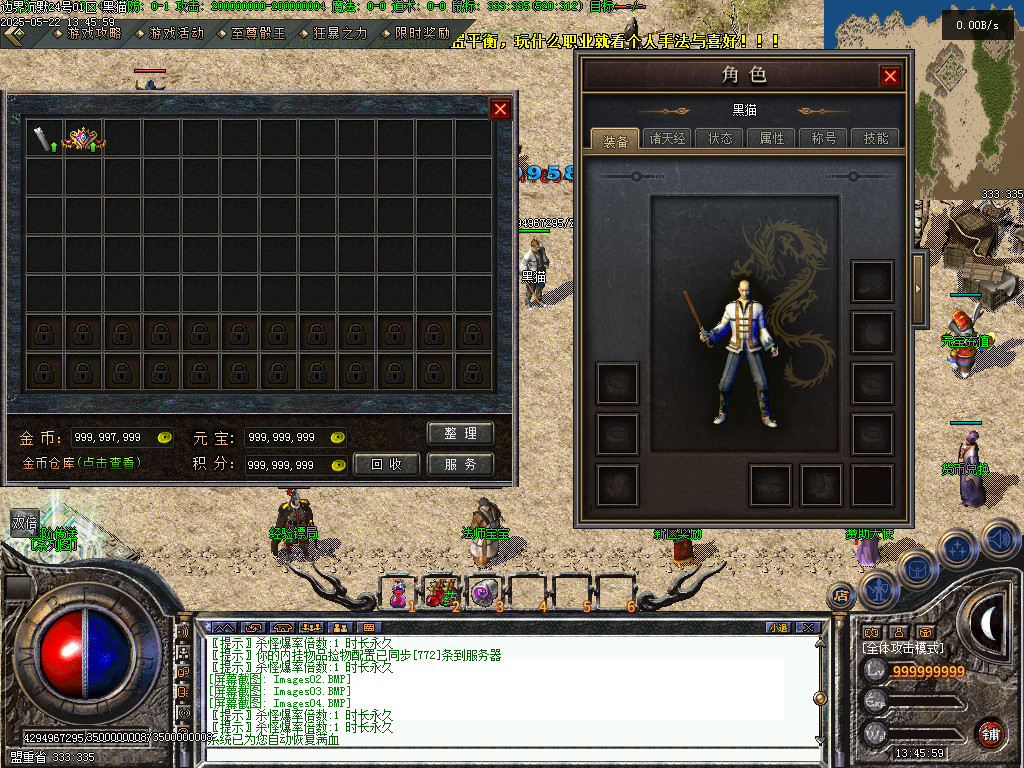Click the 回收 recycle button
Screen dimensions: 1024x768
pos(386,465)
